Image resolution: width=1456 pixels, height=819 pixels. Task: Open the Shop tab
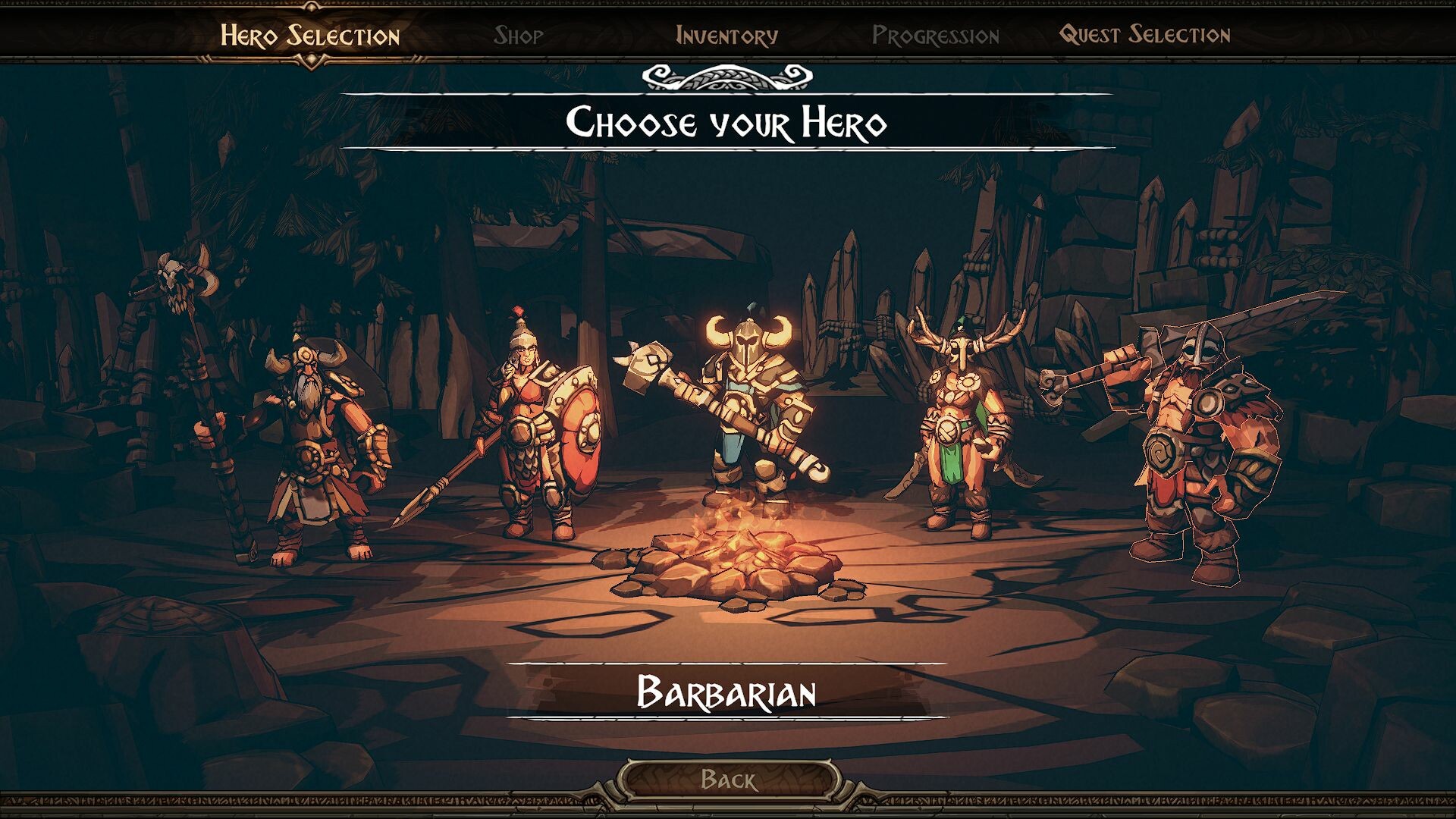(x=518, y=34)
